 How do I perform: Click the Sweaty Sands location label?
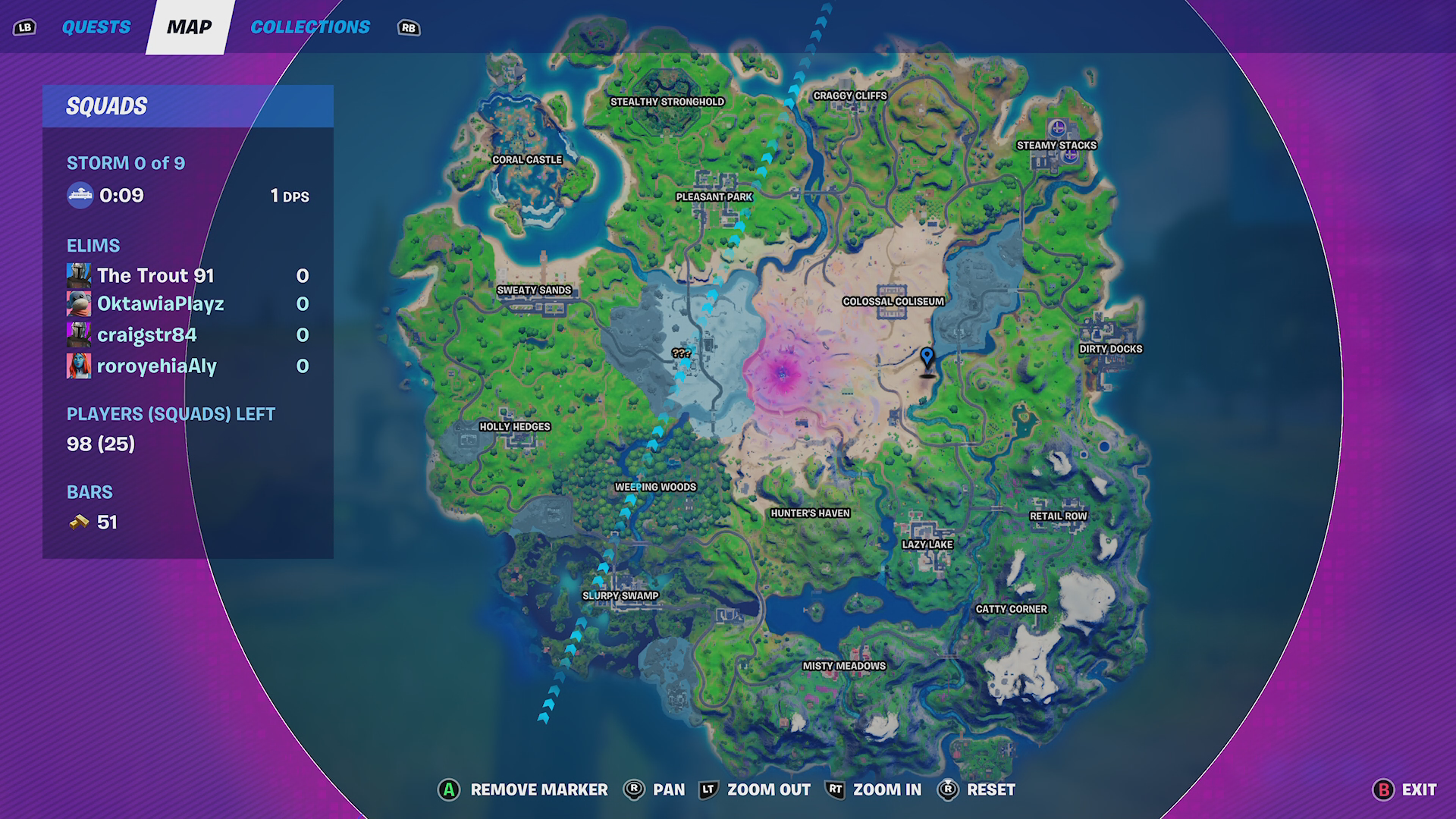coord(534,290)
